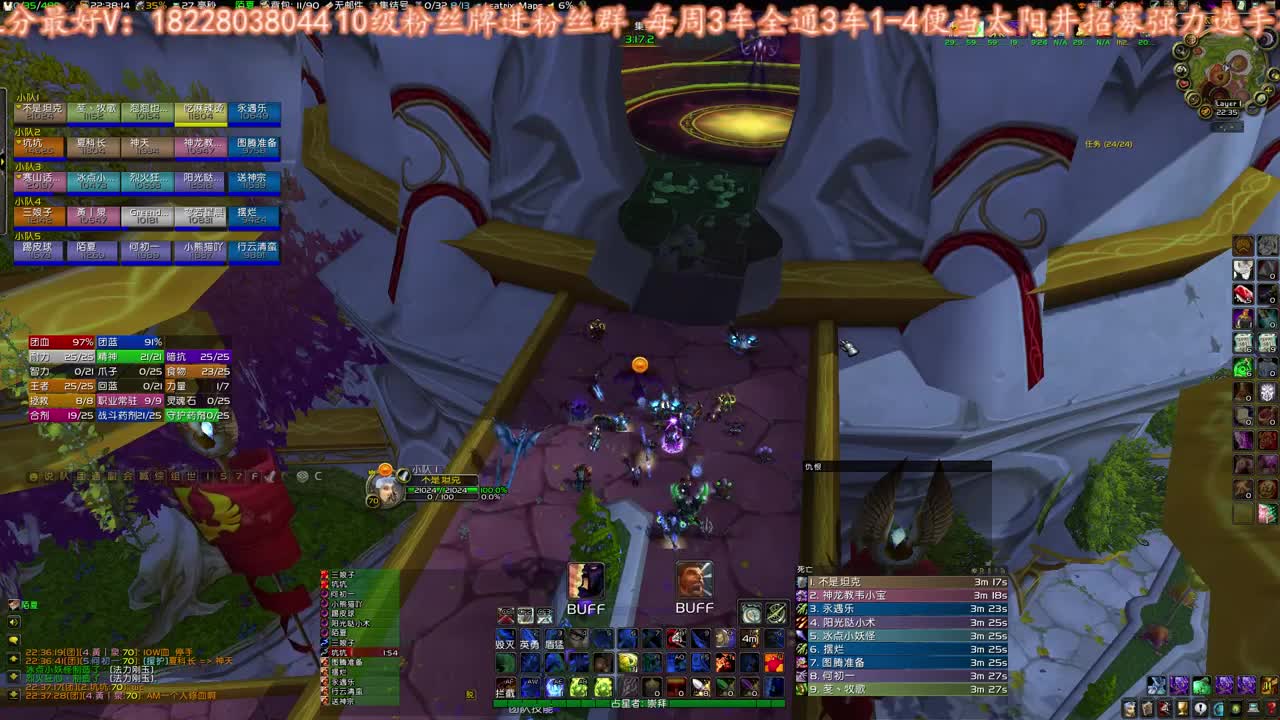Viewport: 1280px width, 720px height.
Task: Toggle the 团队技能 panel label
Action: pos(530,708)
